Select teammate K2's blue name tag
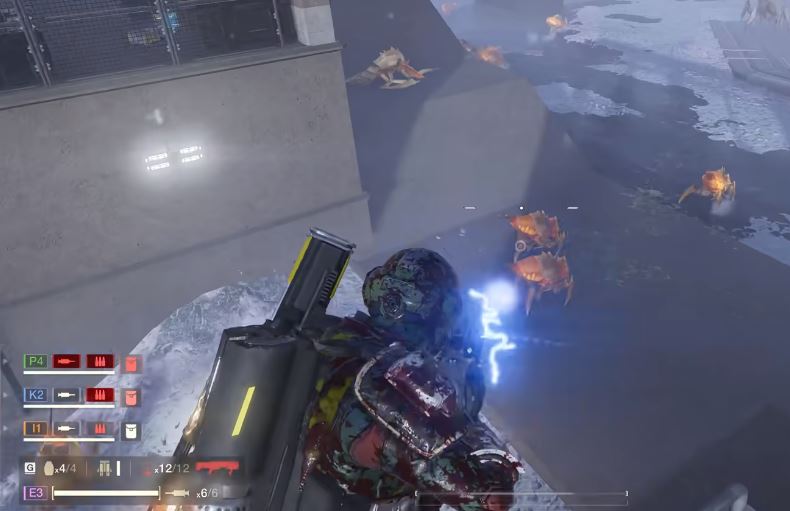Screen dimensions: 790x511 (x=36, y=395)
